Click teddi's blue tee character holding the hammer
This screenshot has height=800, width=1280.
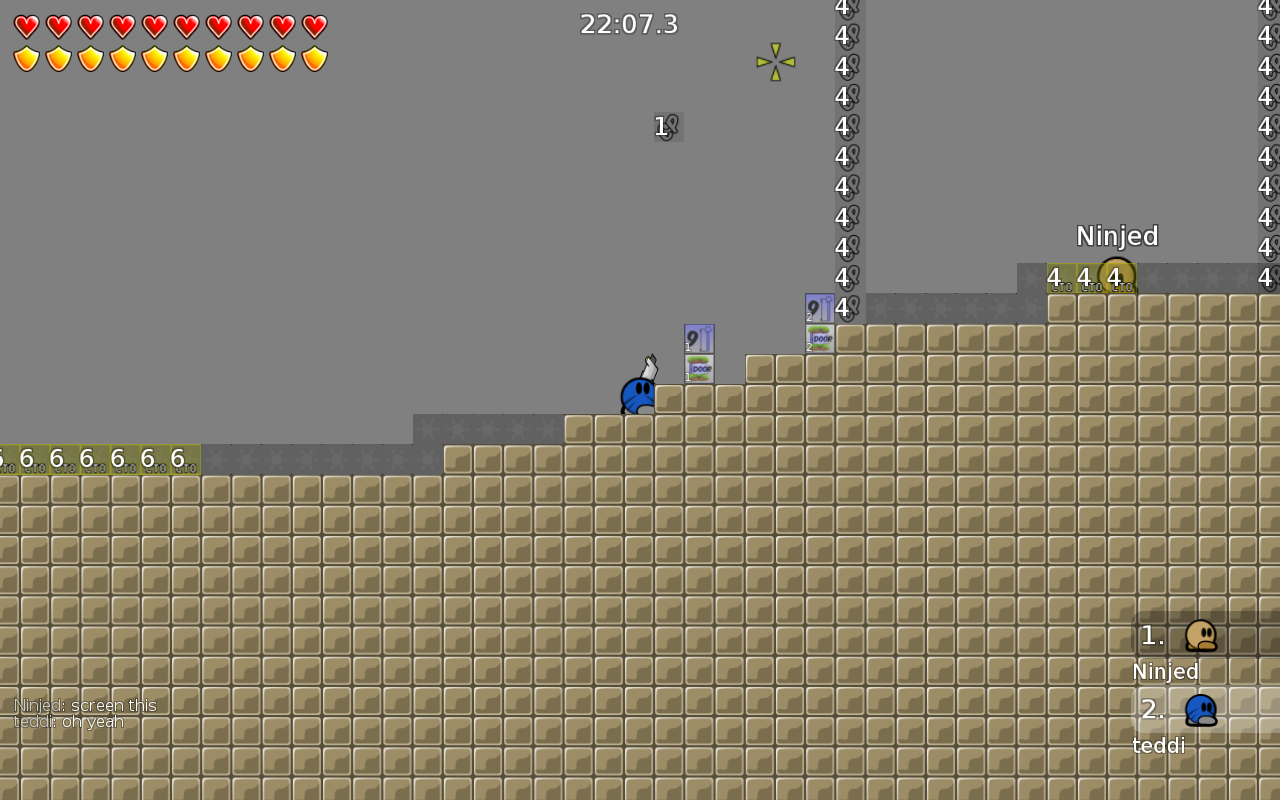point(638,396)
